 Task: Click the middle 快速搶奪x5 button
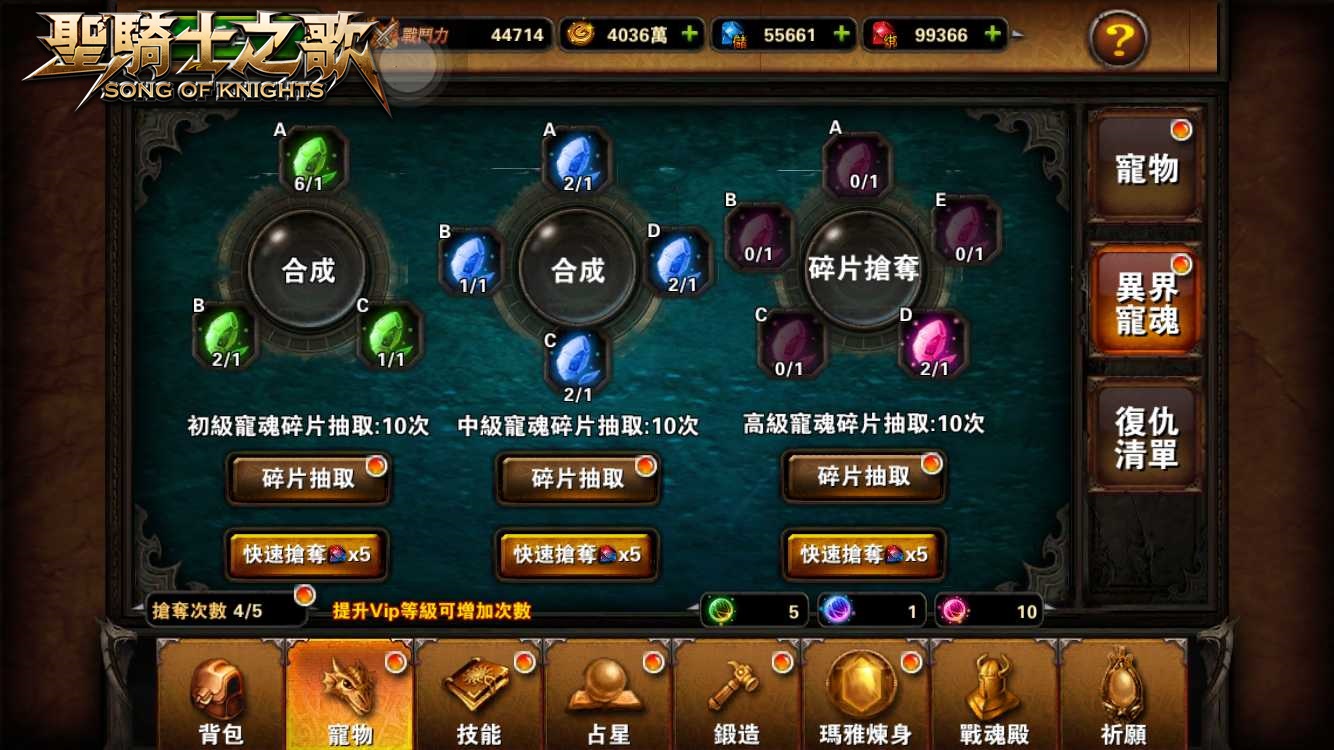(x=577, y=554)
